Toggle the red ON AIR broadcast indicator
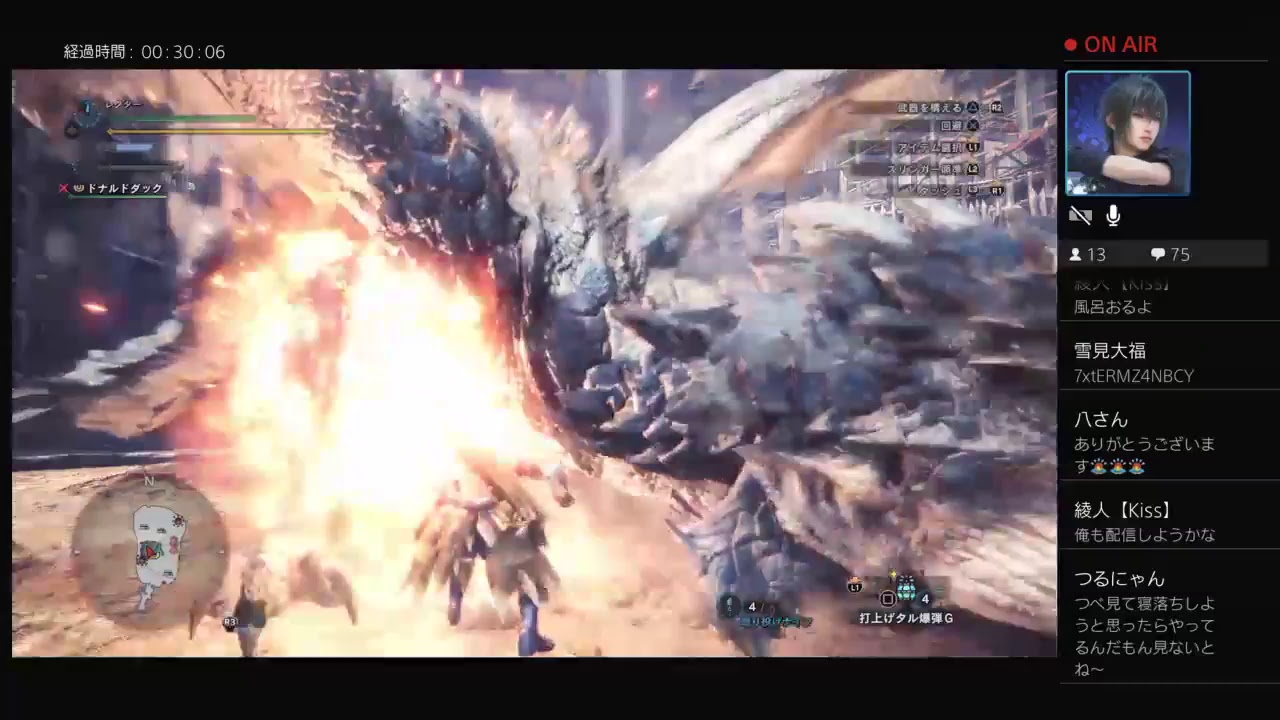The image size is (1280, 720). pyautogui.click(x=1112, y=44)
